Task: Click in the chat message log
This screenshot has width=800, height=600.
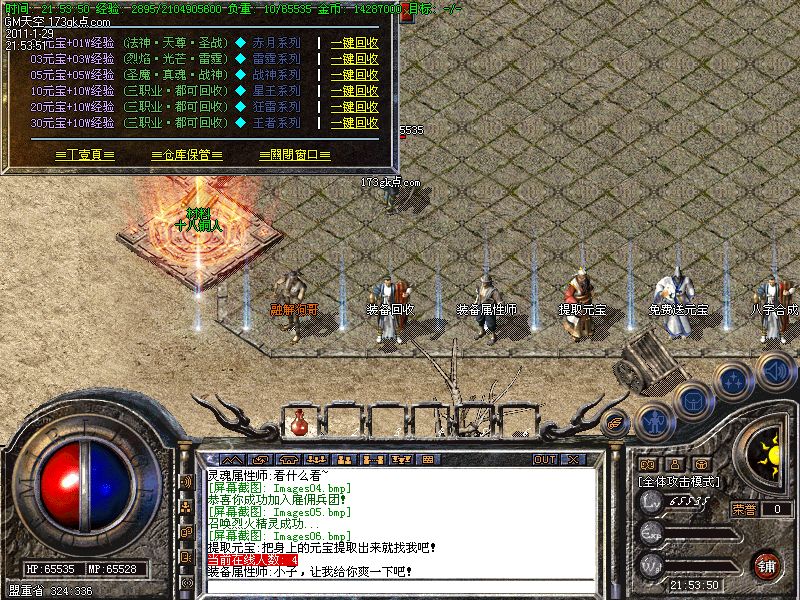Action: point(400,522)
